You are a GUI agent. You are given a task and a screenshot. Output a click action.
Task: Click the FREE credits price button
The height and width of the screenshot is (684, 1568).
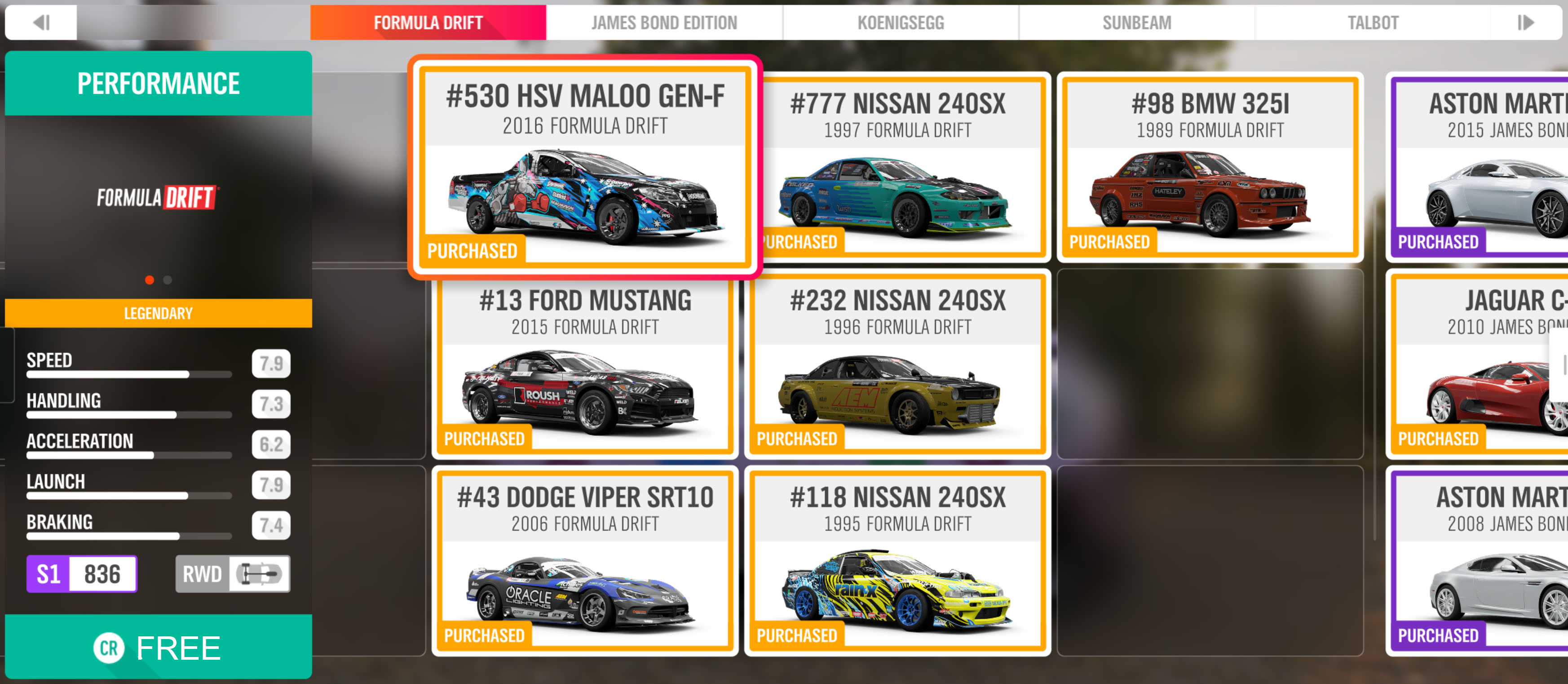158,647
